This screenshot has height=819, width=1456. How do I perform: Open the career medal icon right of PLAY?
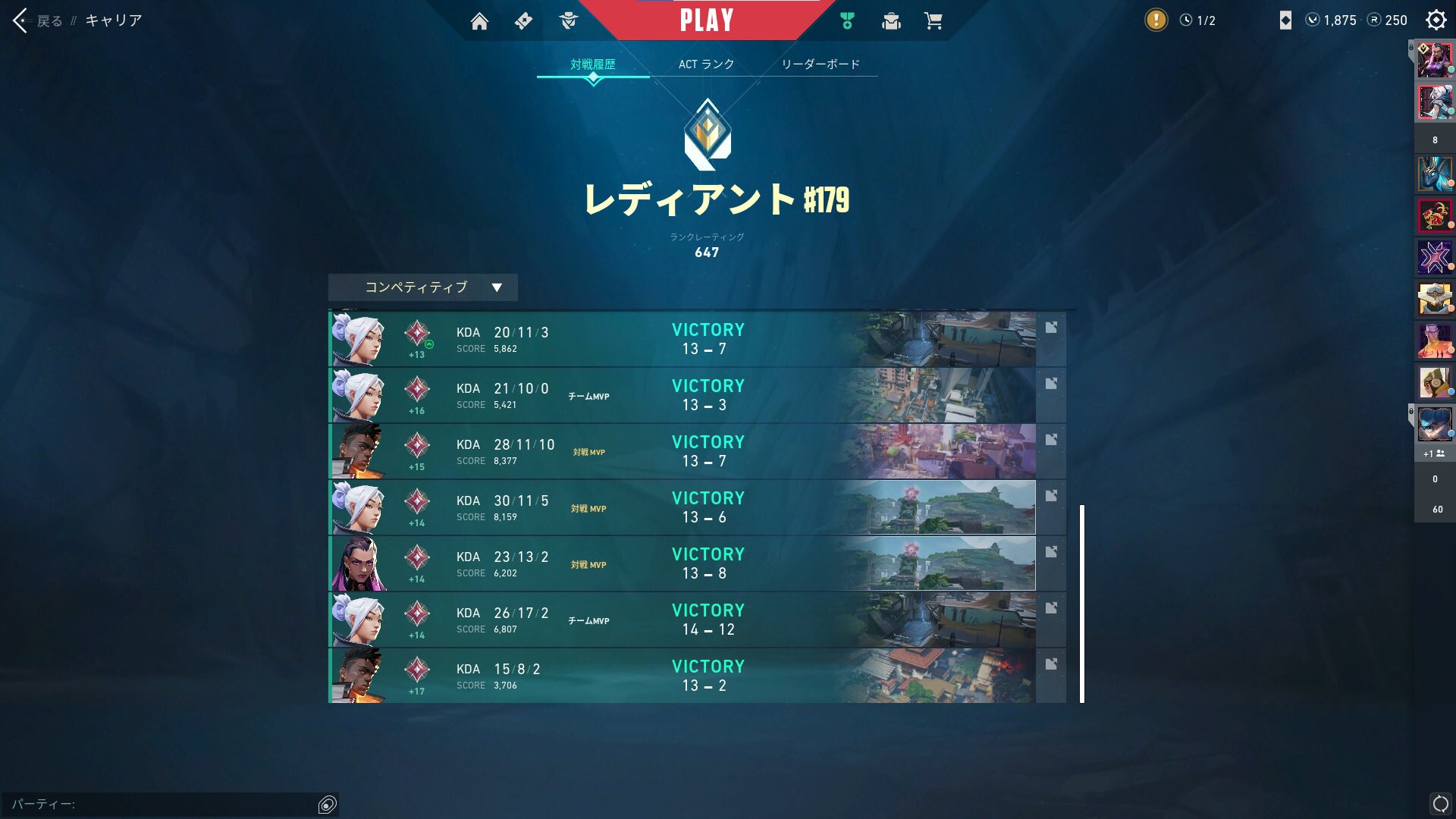[x=846, y=20]
